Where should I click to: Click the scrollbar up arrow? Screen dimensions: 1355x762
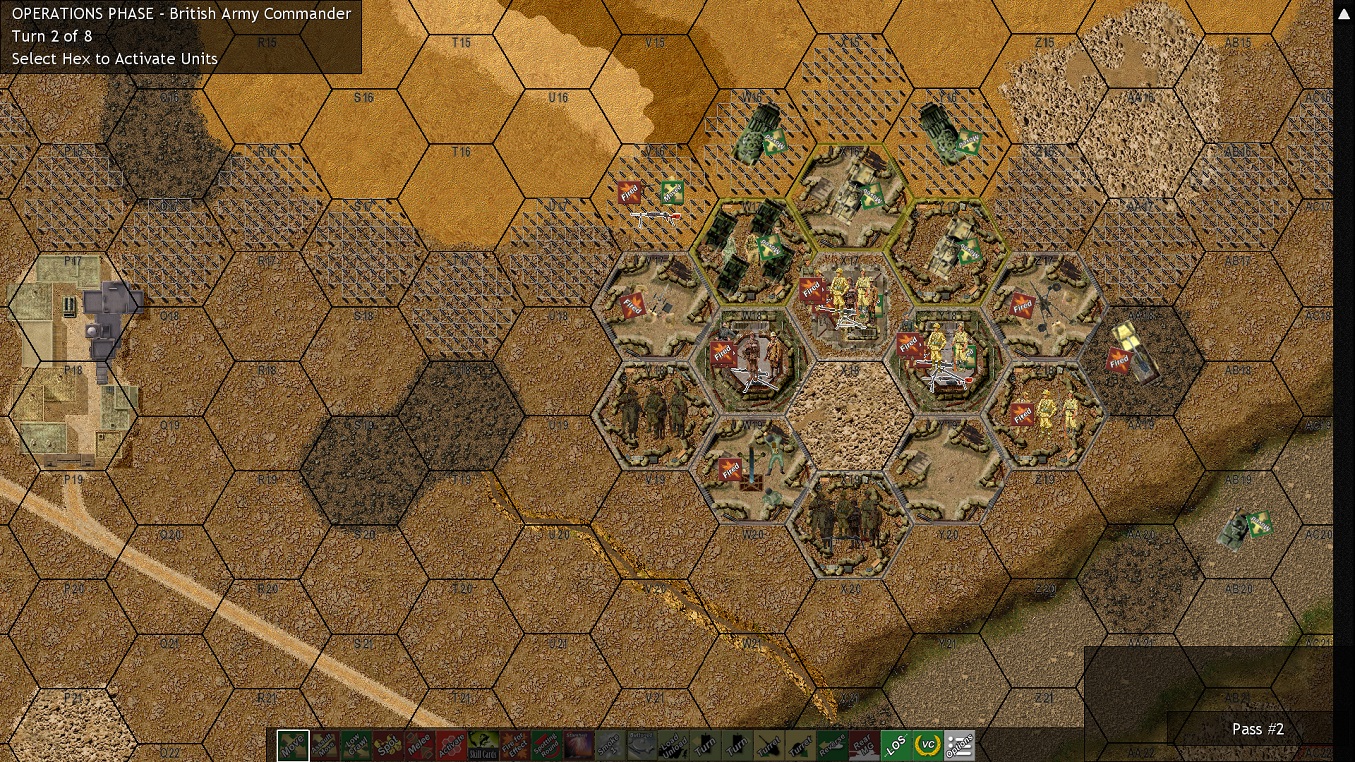tap(1342, 12)
